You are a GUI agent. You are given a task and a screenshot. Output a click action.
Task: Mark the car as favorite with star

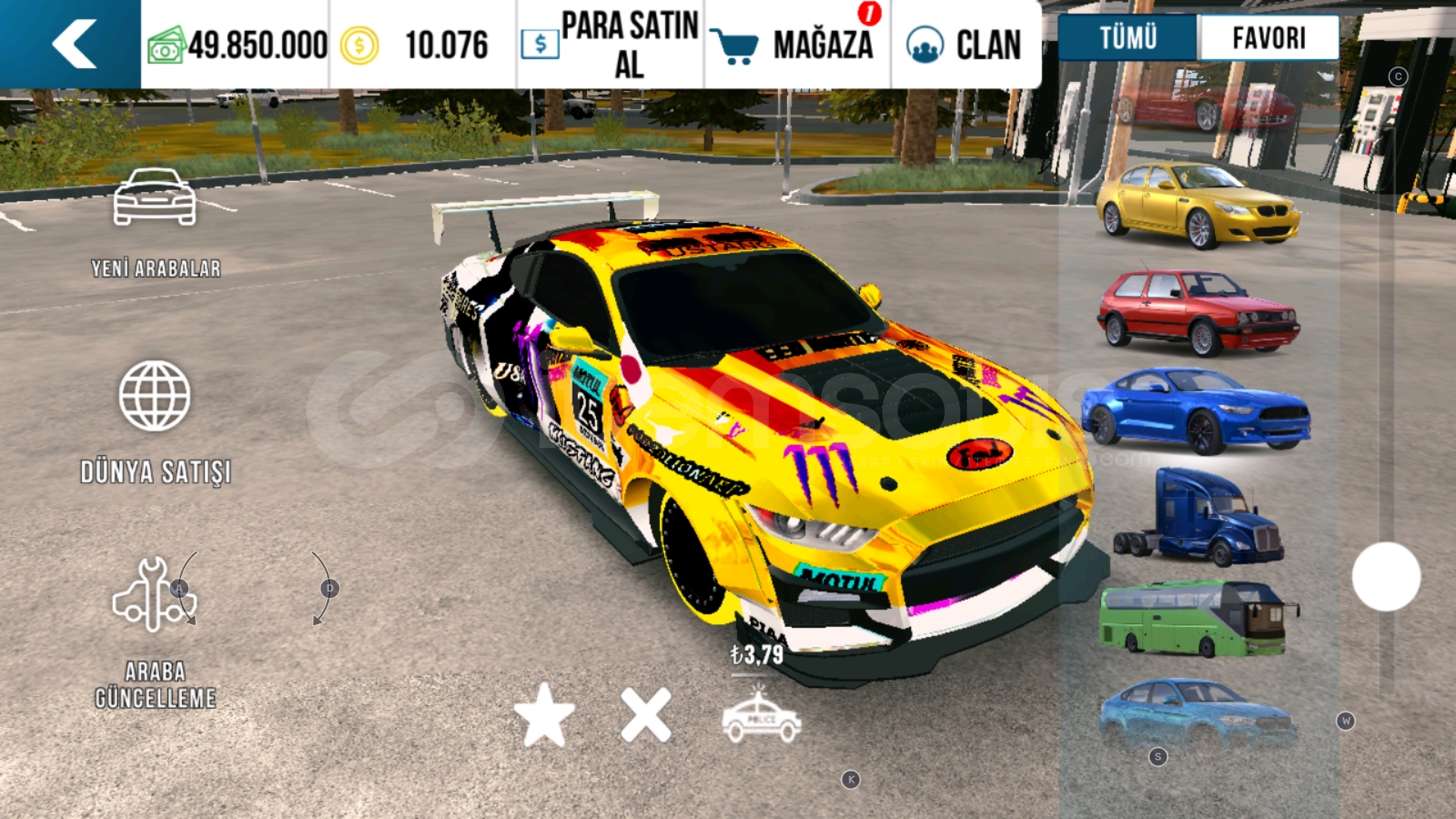pos(544,715)
